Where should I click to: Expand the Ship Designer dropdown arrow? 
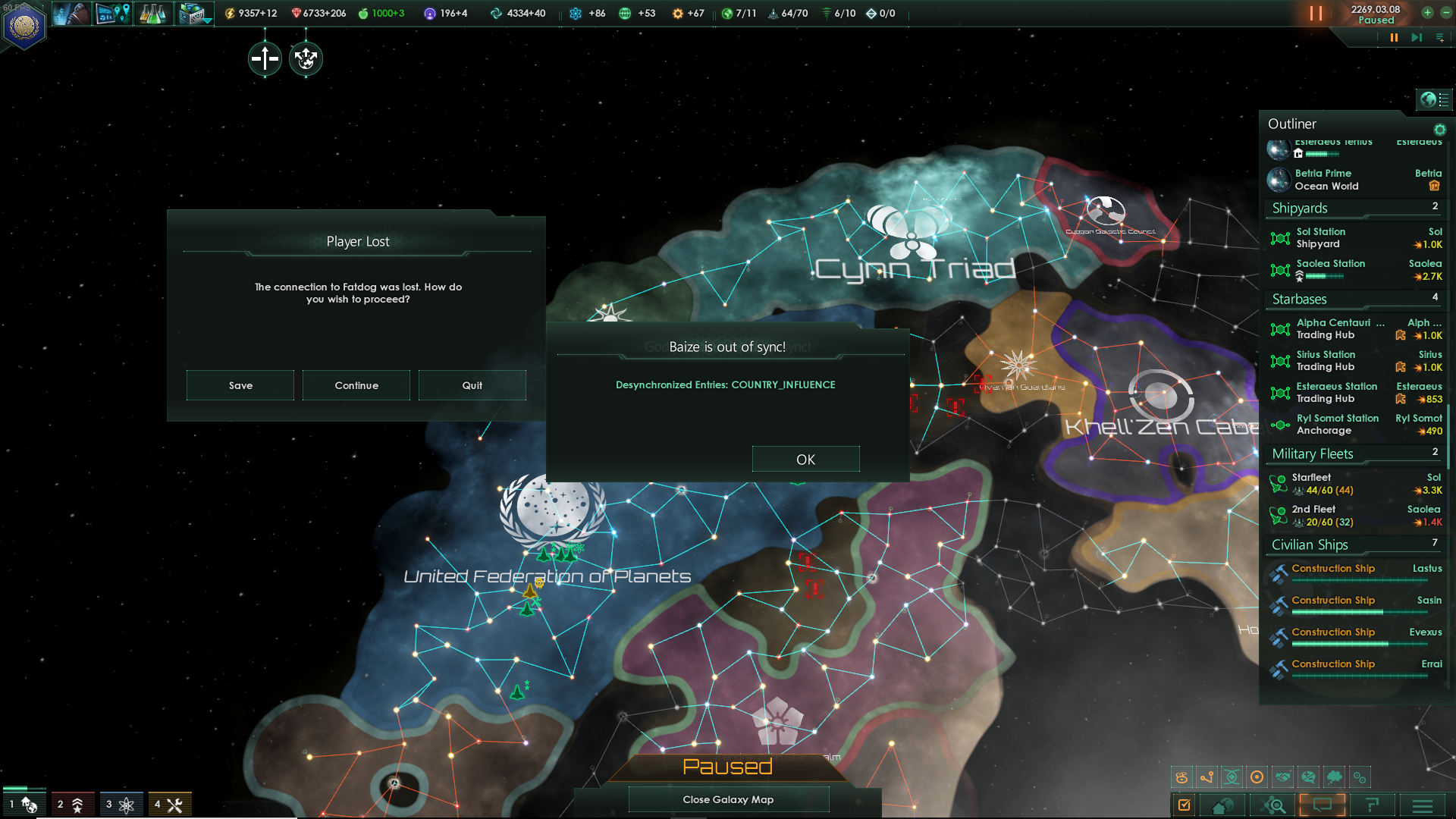coord(206,22)
